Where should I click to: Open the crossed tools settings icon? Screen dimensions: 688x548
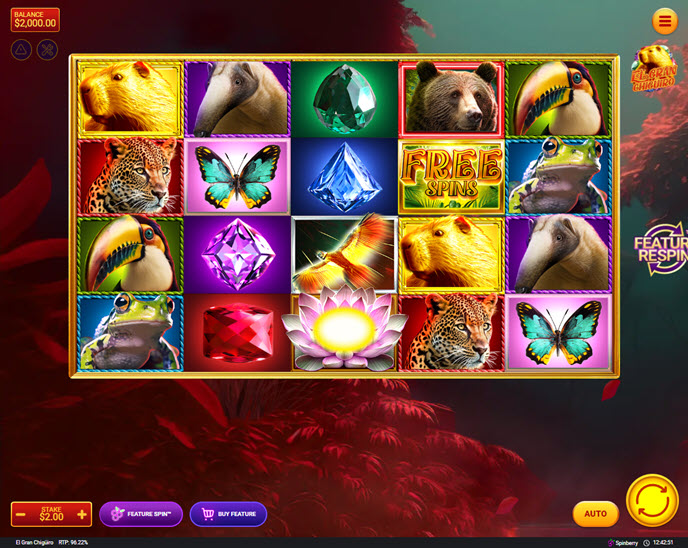coord(47,49)
